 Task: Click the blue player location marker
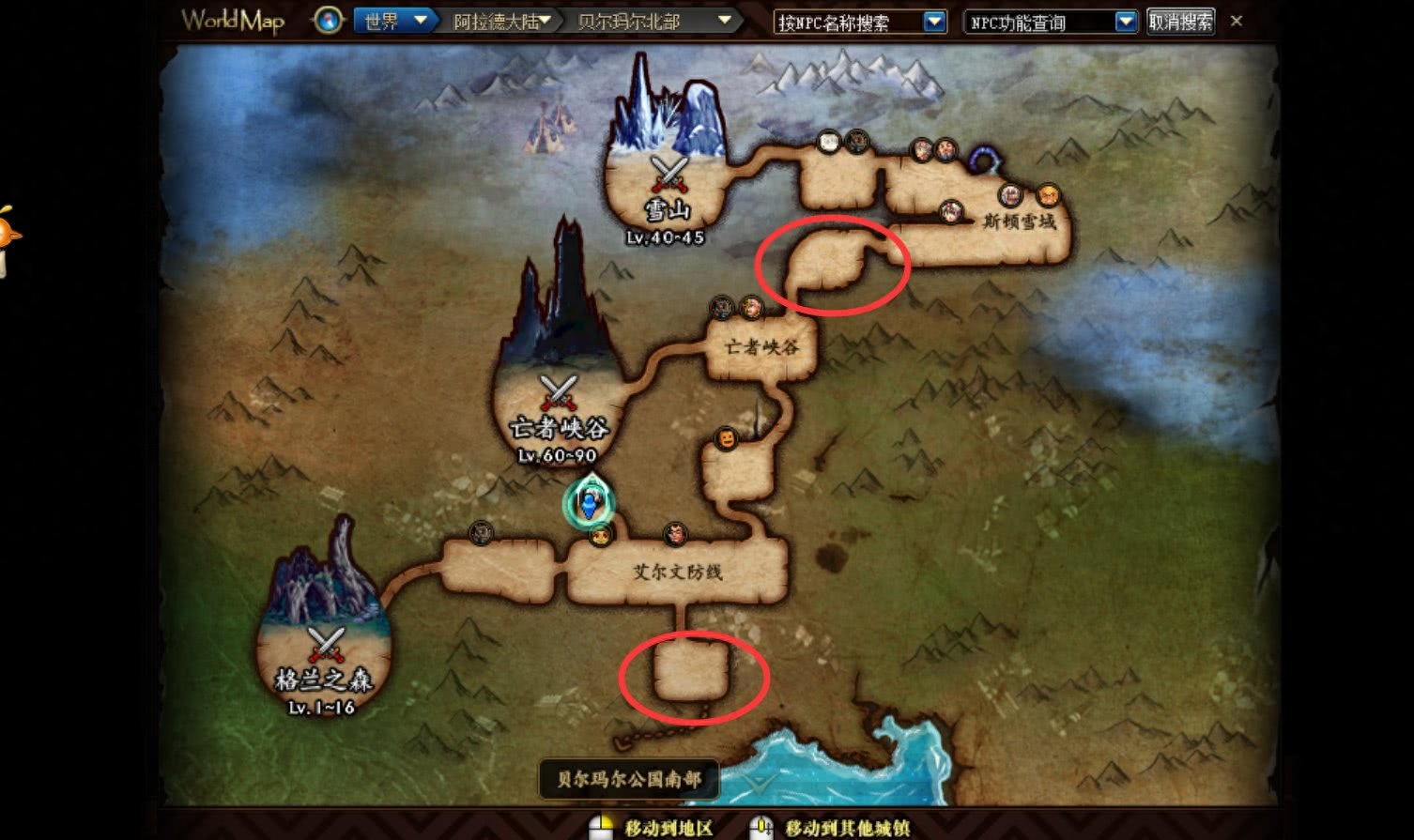[589, 502]
